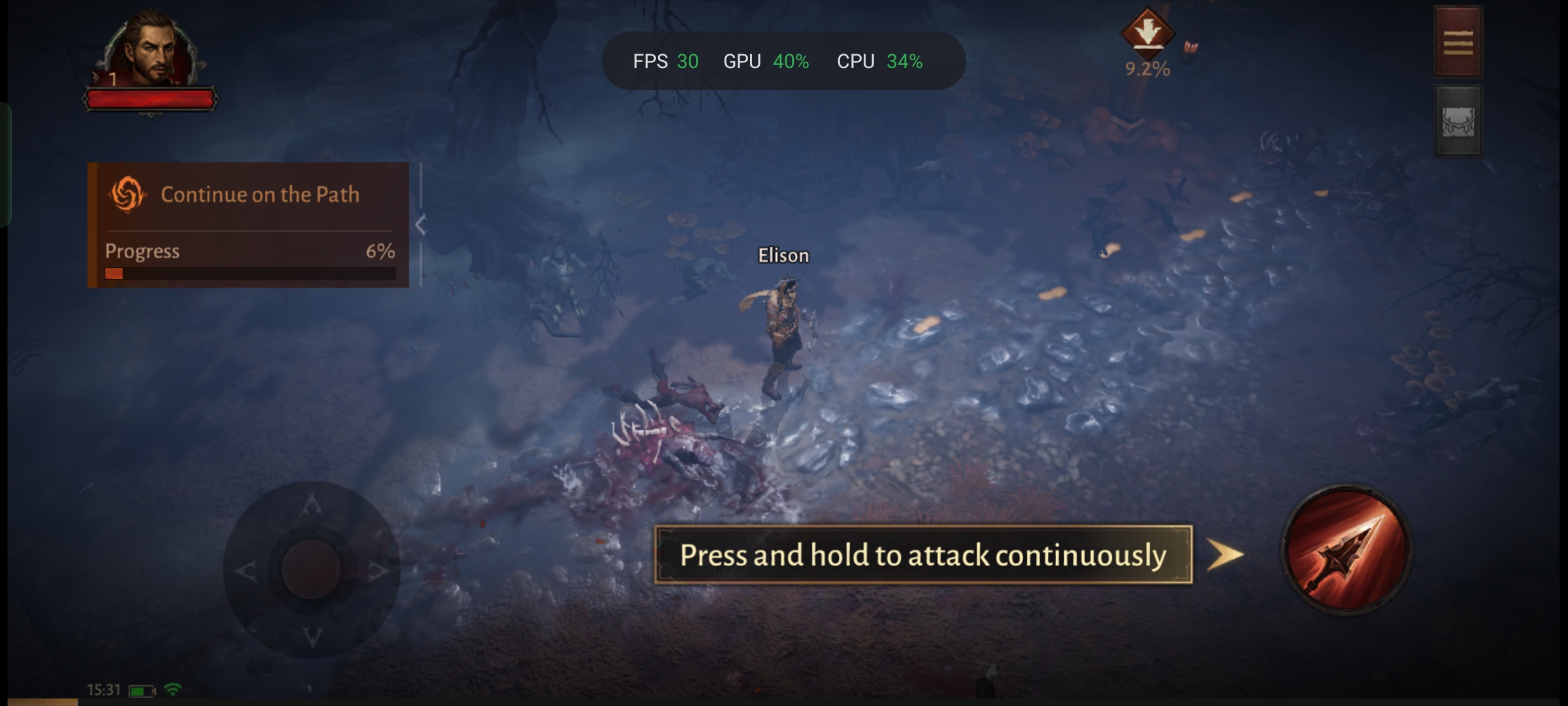Open the main menu hamburger button

click(1458, 42)
